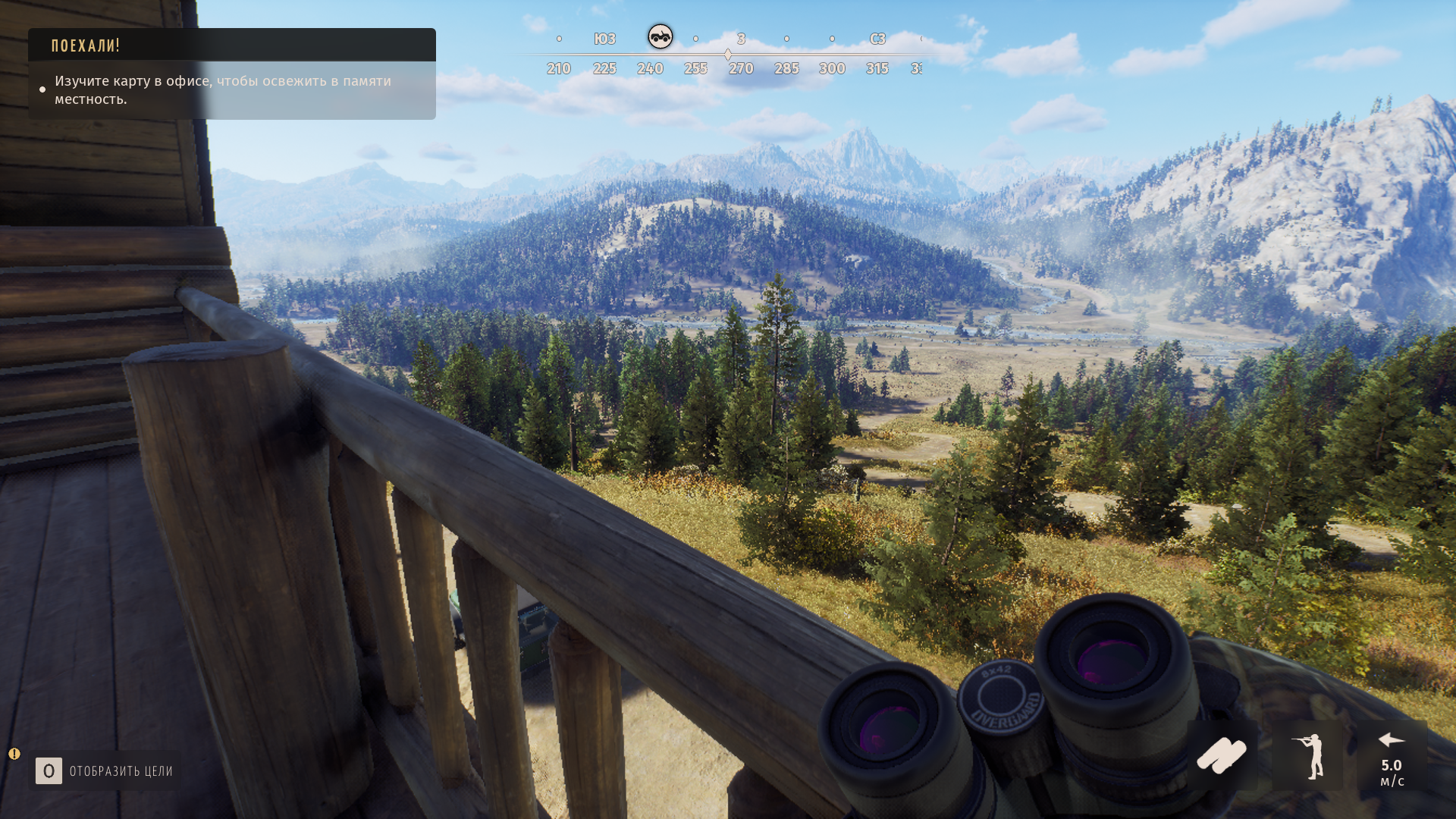This screenshot has width=1456, height=819.
Task: Click the compass heading bar
Action: 728,55
